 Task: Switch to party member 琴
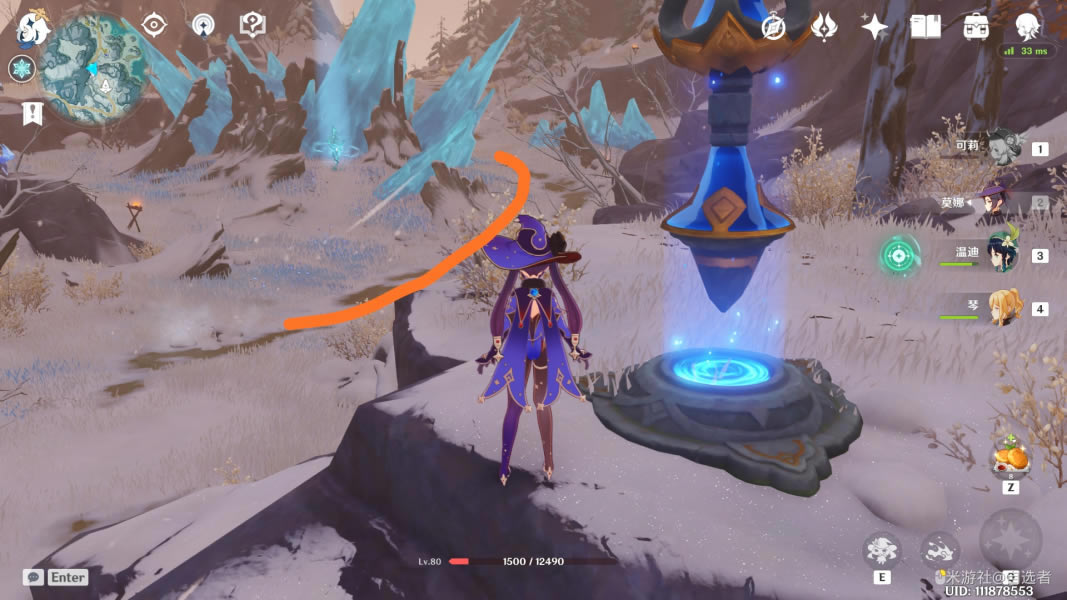1002,307
